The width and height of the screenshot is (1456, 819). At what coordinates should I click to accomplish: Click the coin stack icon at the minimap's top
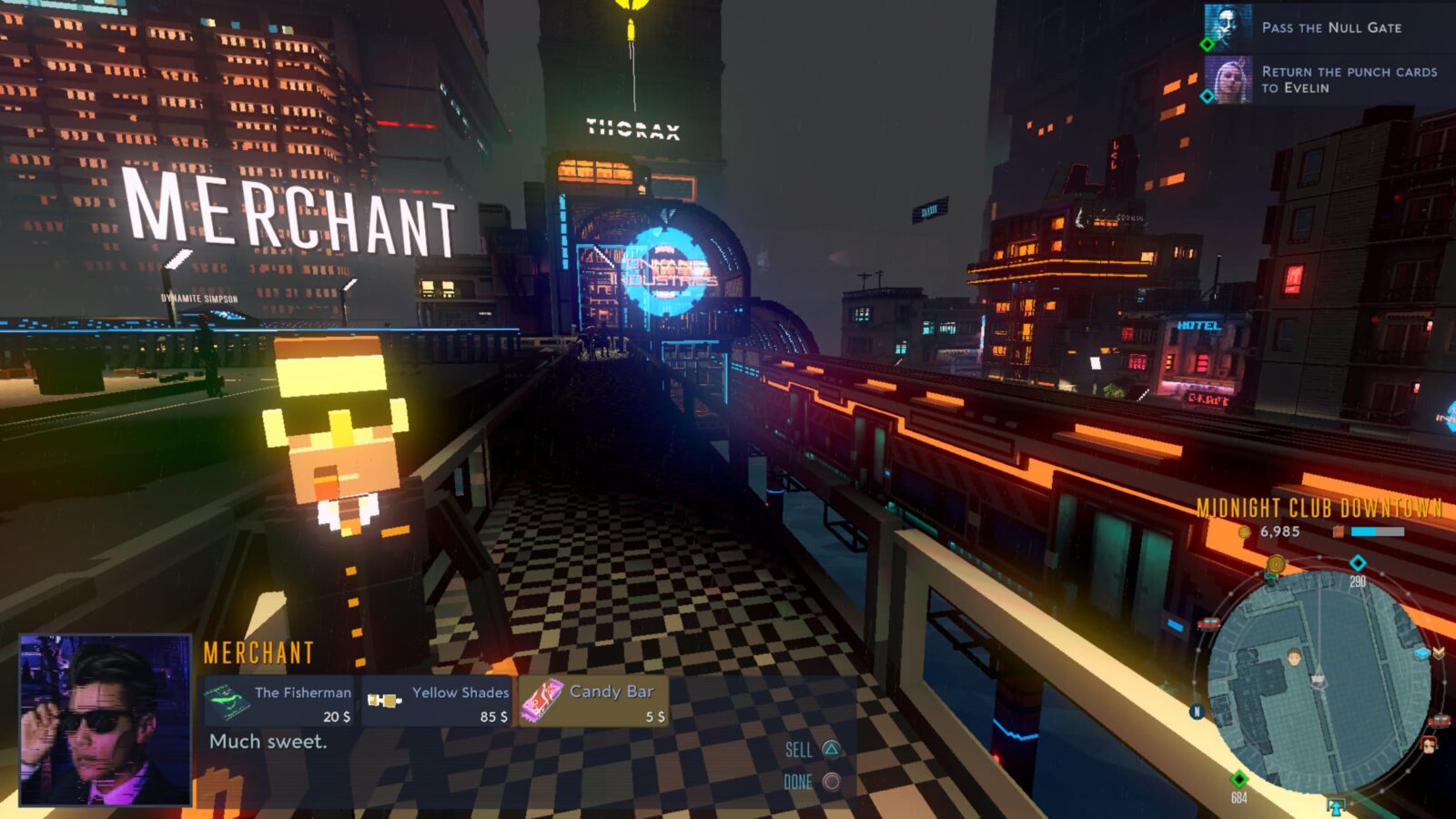click(x=1274, y=564)
